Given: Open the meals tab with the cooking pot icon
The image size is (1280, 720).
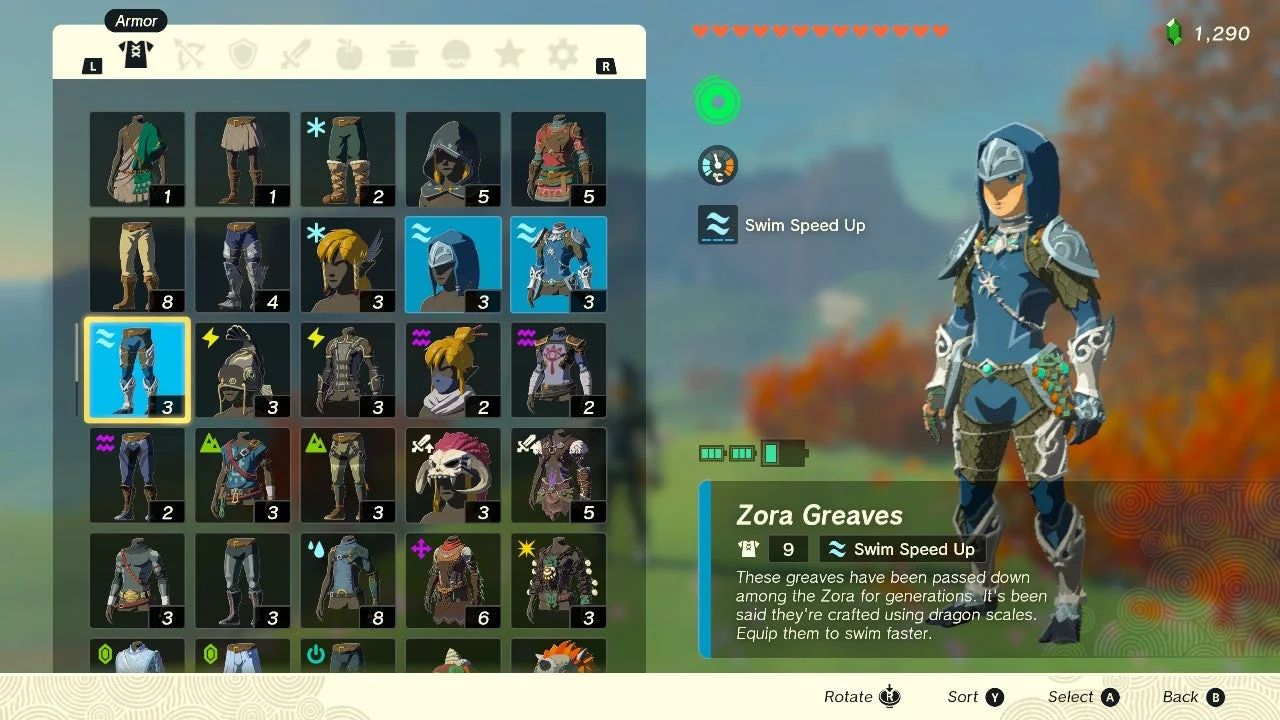Looking at the screenshot, I should click(402, 54).
